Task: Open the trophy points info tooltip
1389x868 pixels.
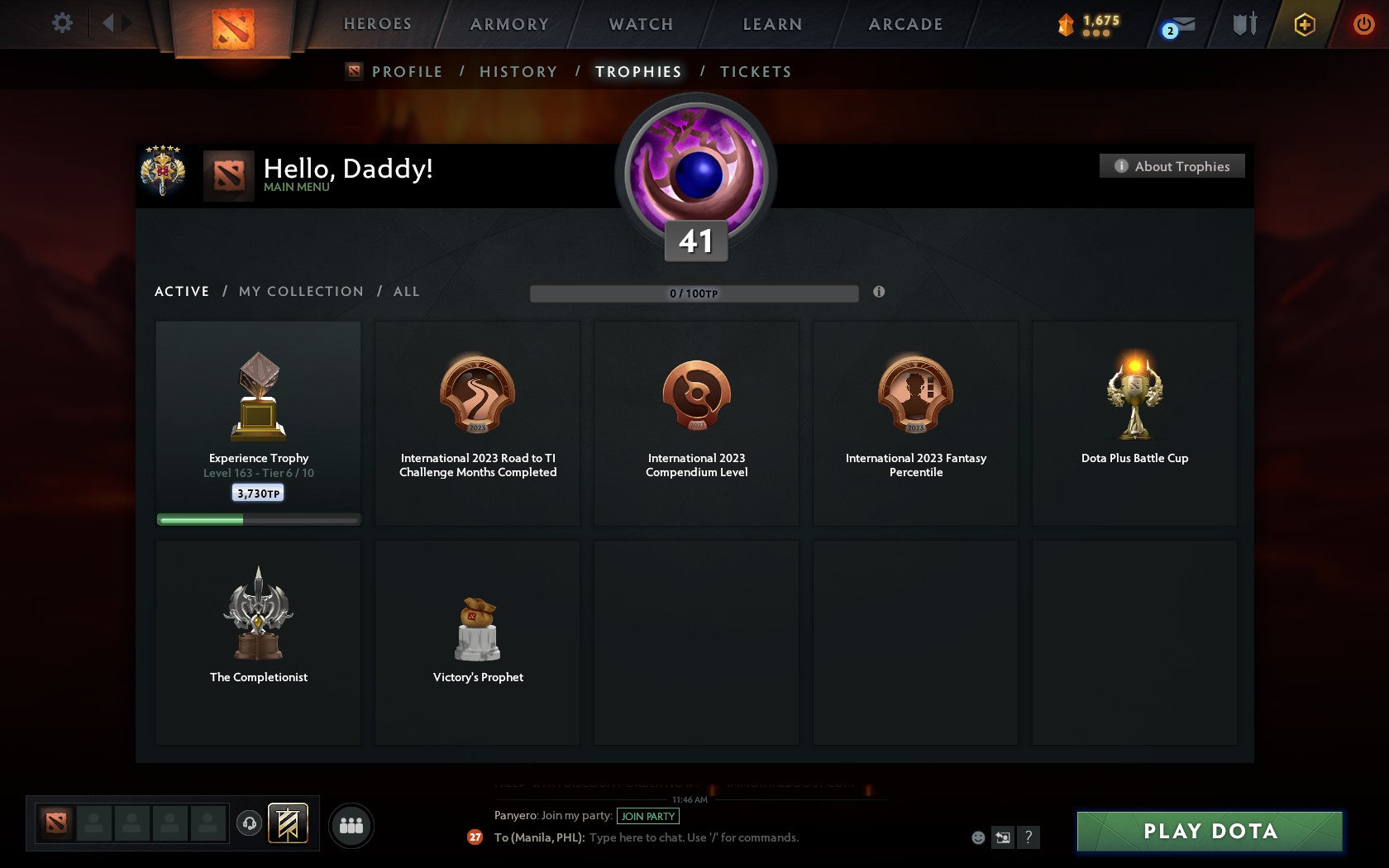Action: pos(878,292)
